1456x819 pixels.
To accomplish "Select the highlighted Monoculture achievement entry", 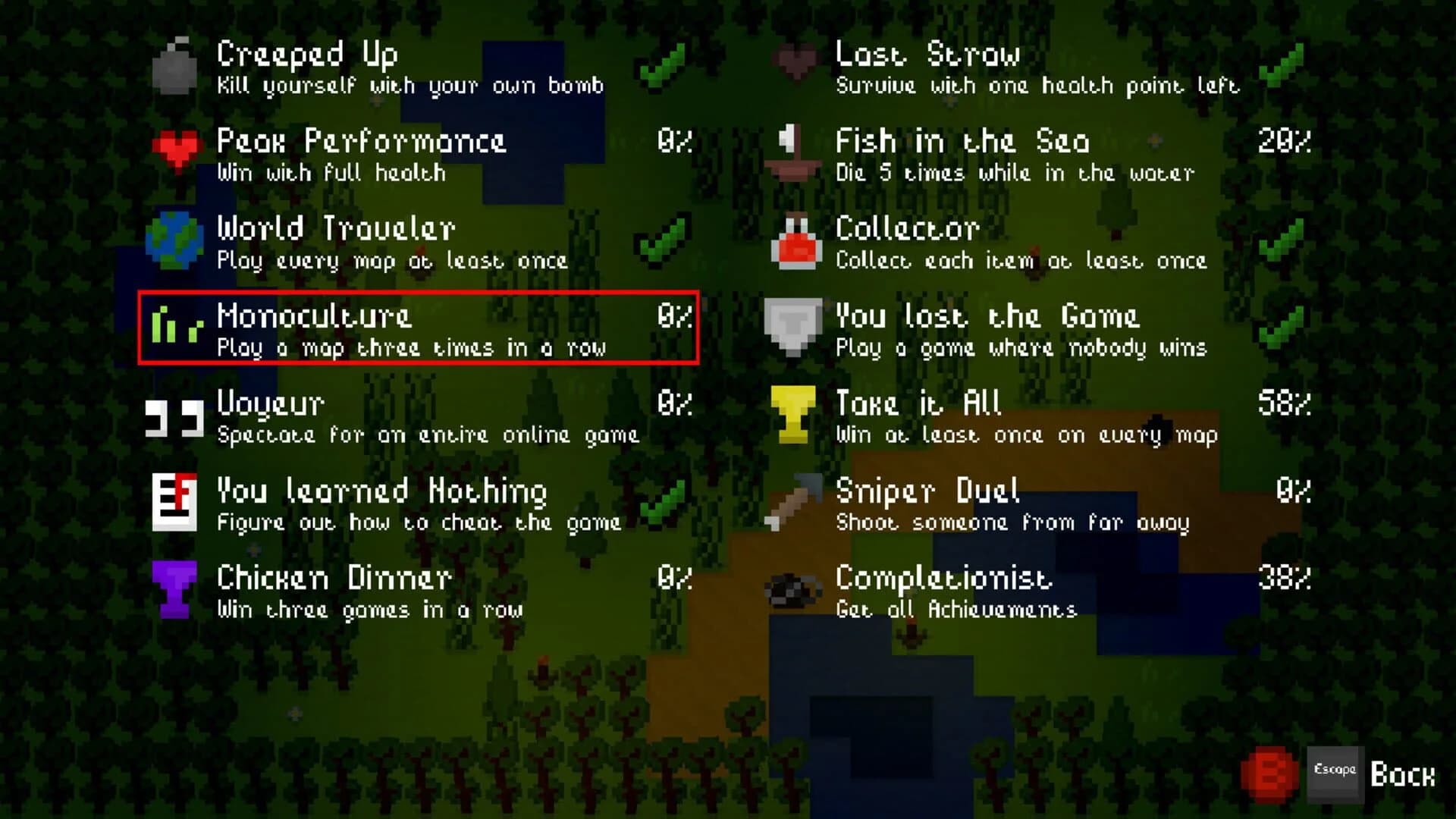I will click(417, 328).
